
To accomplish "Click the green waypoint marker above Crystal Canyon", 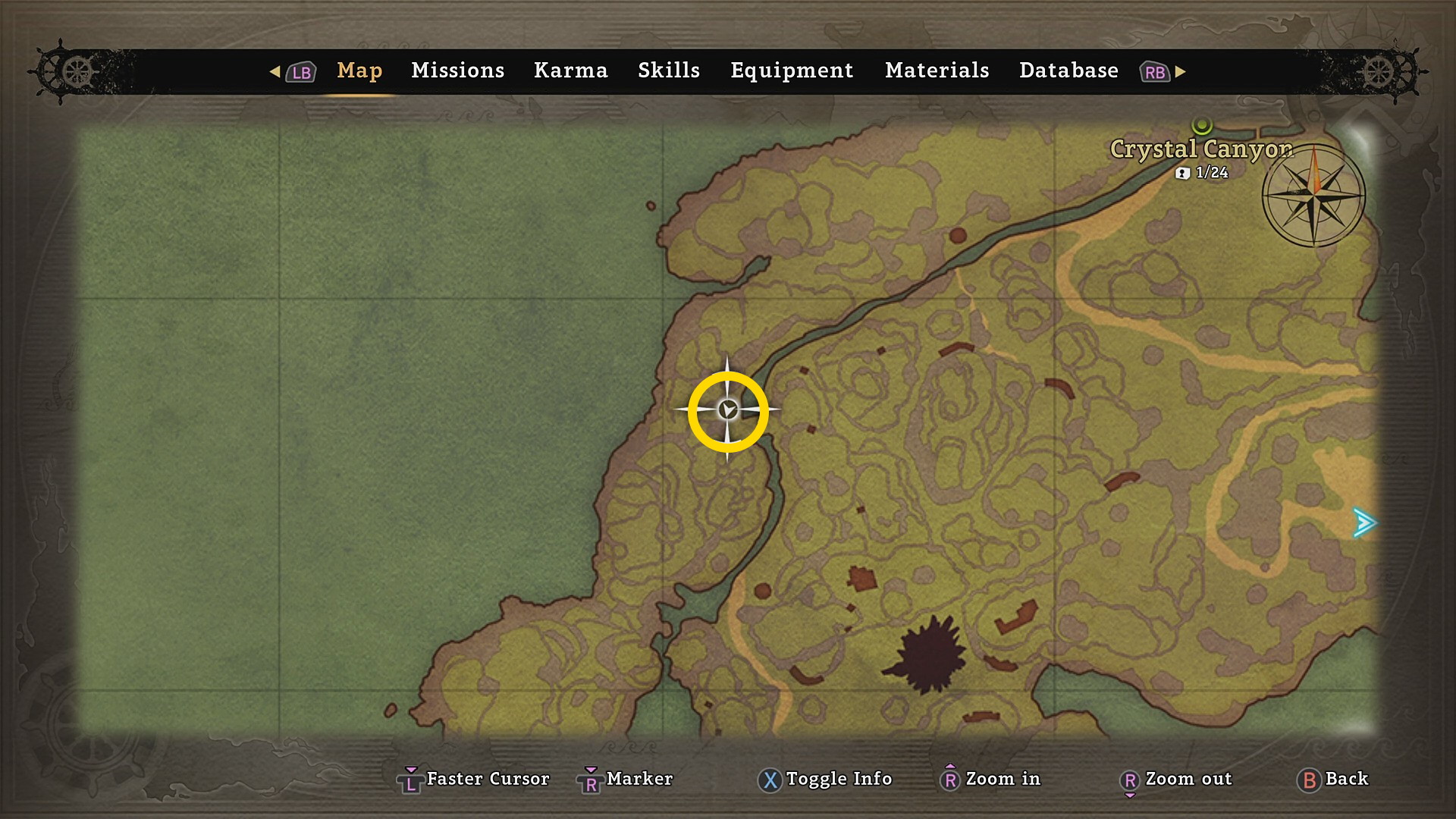I will tap(1201, 124).
